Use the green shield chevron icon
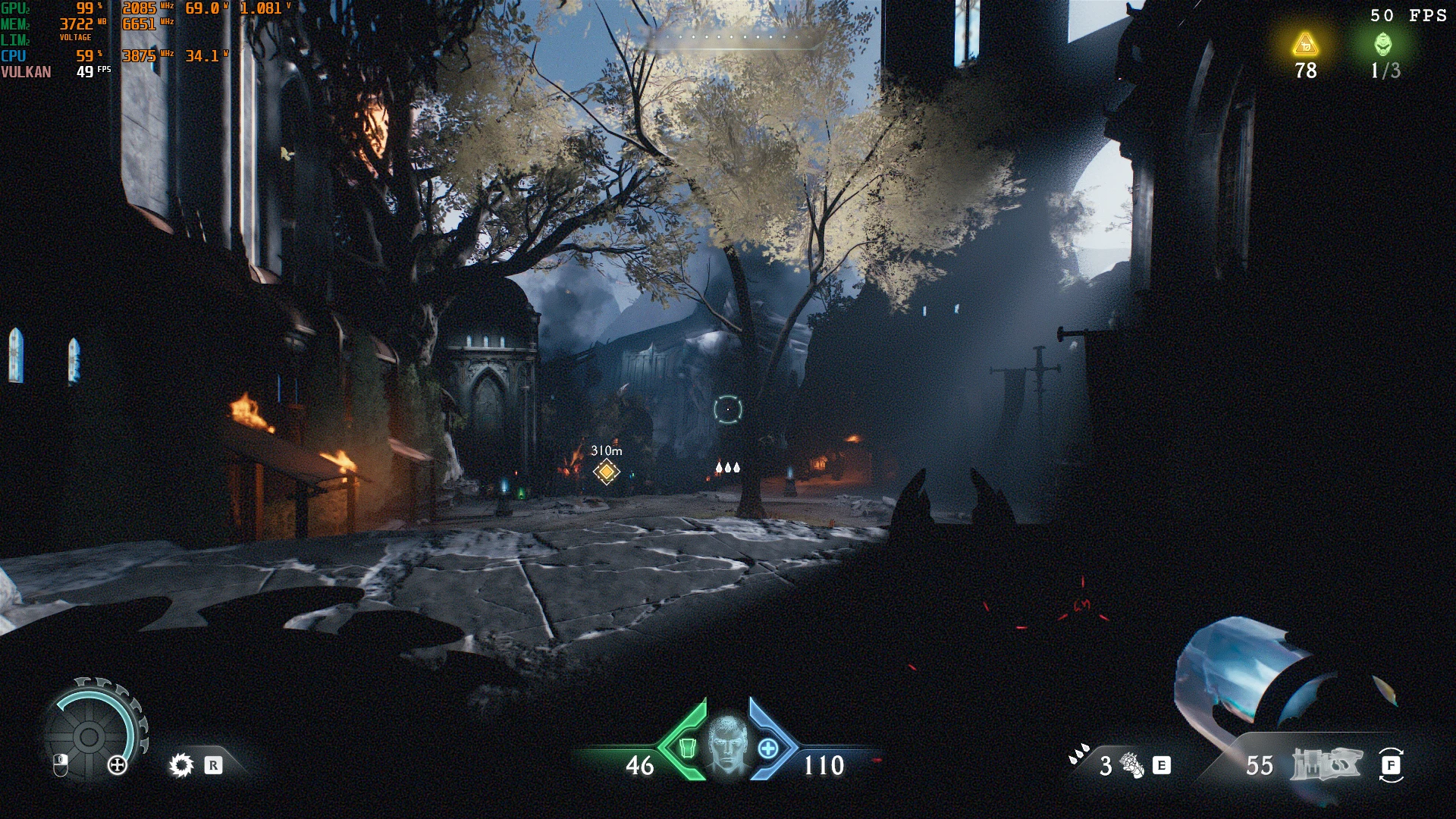1456x819 pixels. pos(686,748)
